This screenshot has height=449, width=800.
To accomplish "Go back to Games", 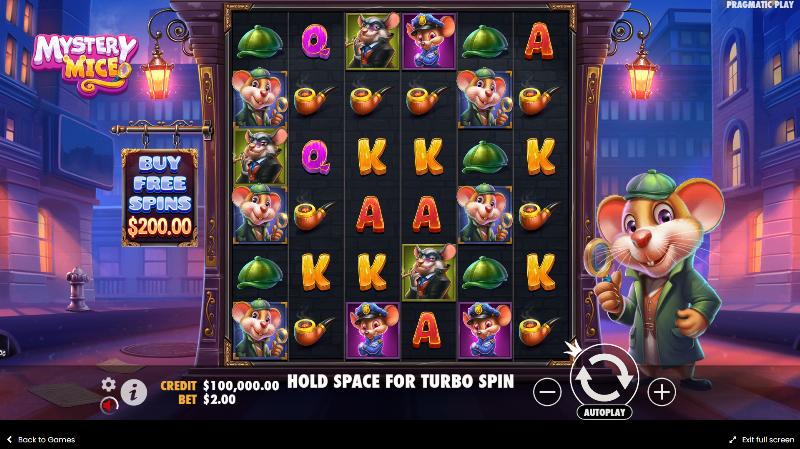I will (40, 440).
